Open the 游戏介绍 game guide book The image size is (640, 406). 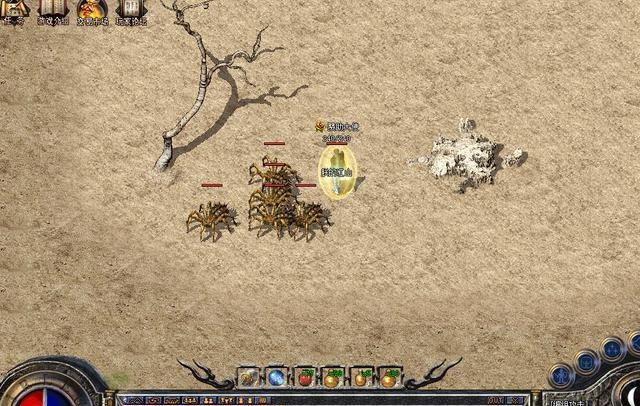pos(53,9)
